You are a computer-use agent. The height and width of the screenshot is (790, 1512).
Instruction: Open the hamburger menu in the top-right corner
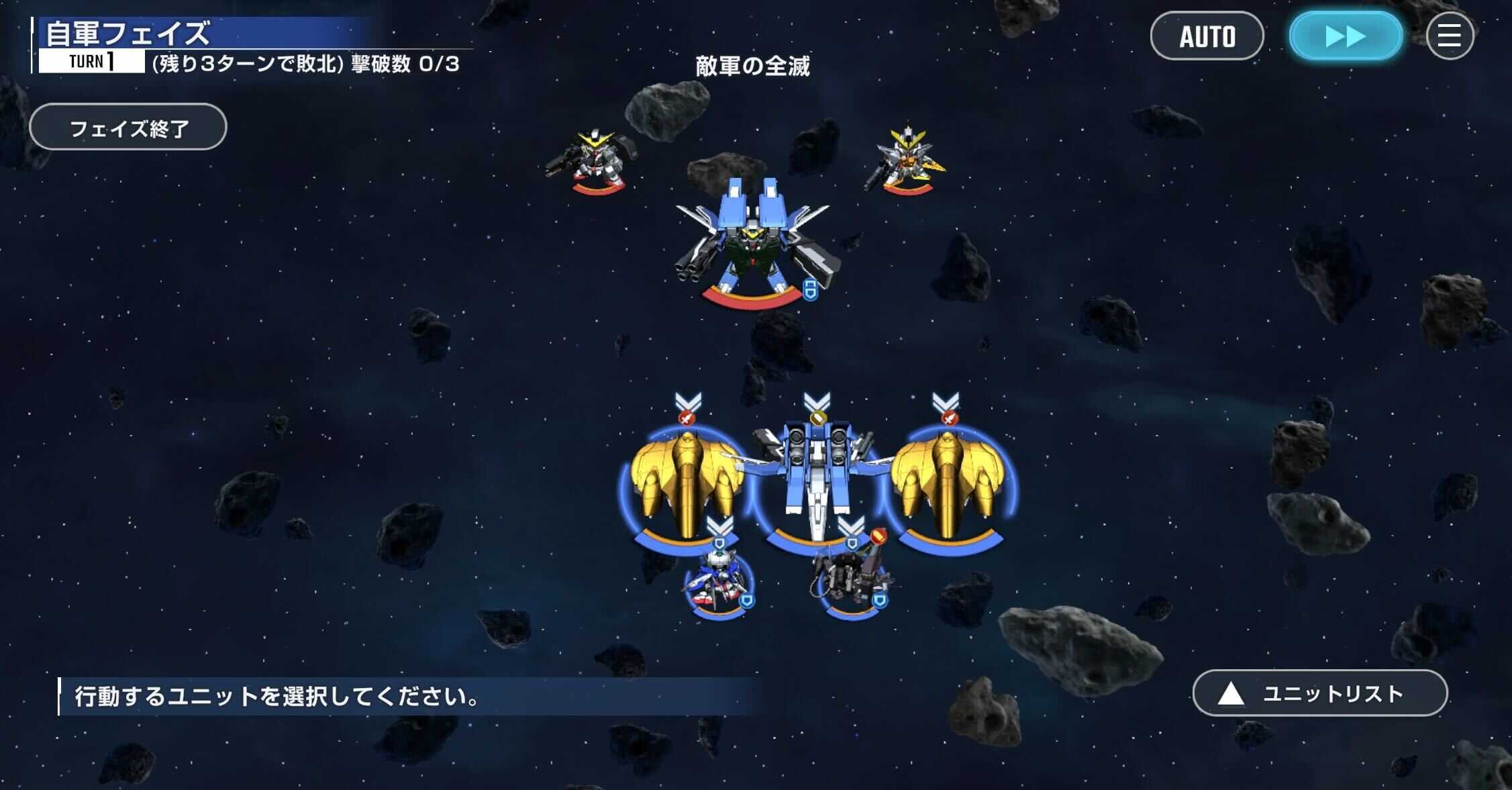pyautogui.click(x=1450, y=37)
